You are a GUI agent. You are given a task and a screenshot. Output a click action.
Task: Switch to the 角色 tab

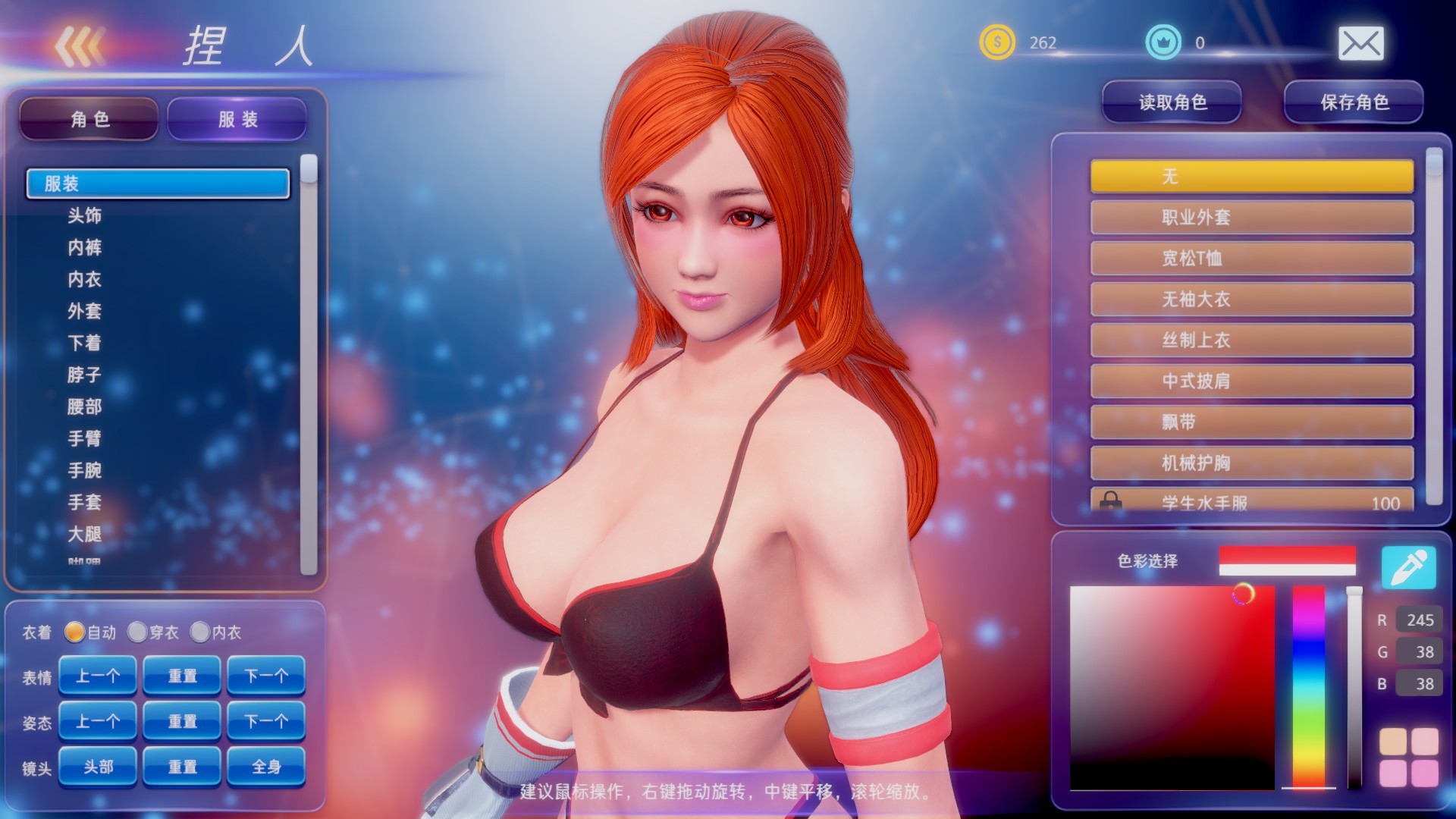[89, 119]
